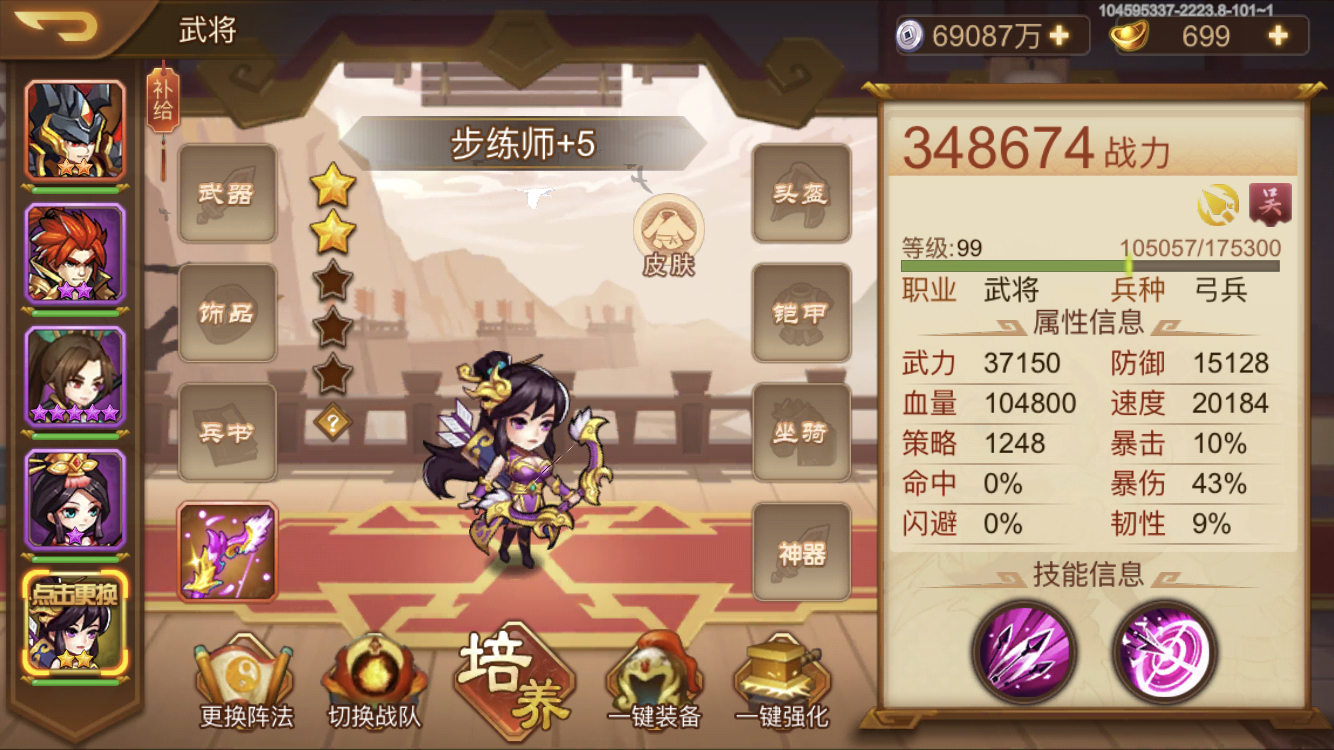This screenshot has height=750, width=1334.
Task: Open the 武器 weapon equipment slot
Action: coord(227,194)
